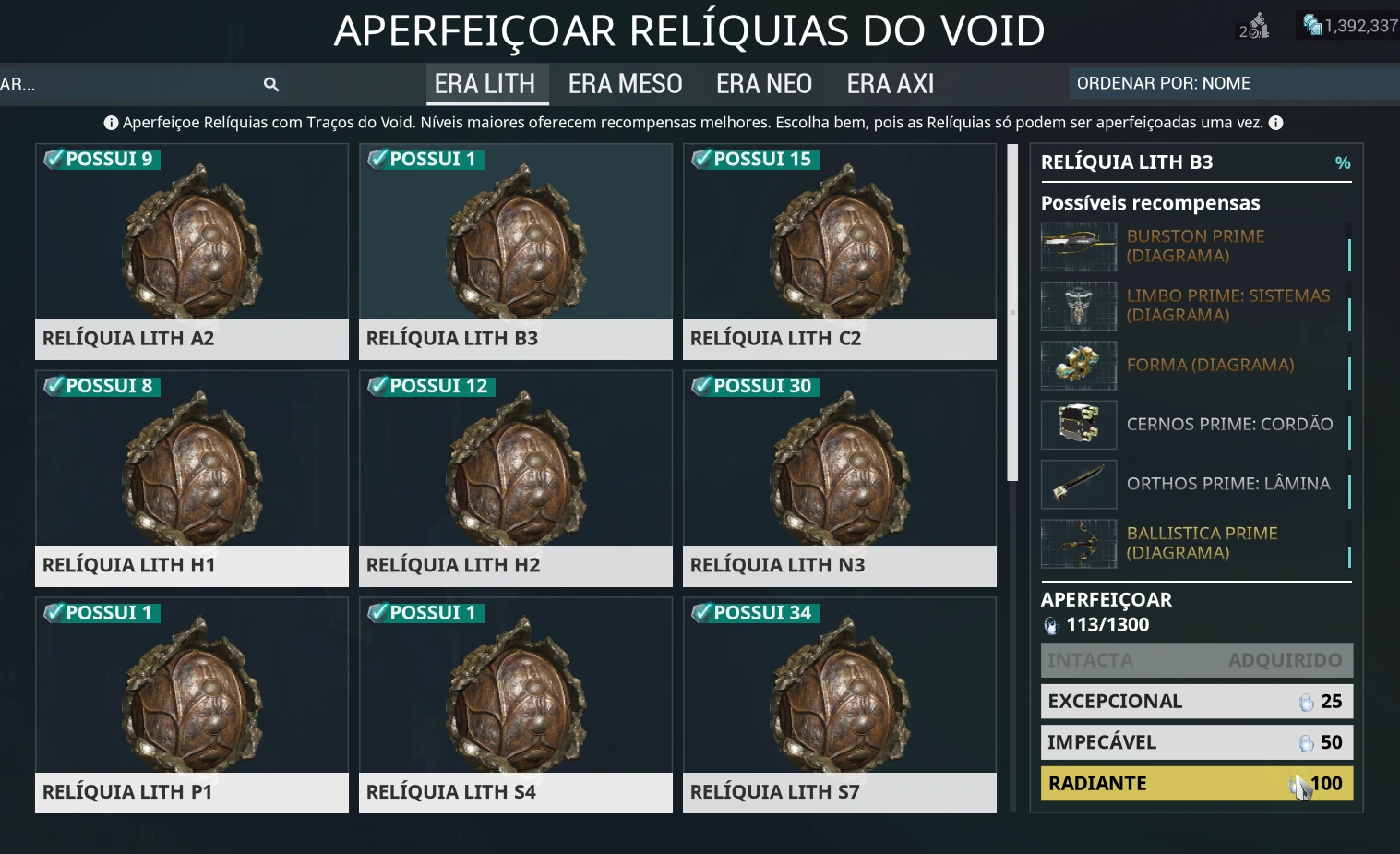Click the search magnifier icon
This screenshot has height=854, width=1400.
click(x=270, y=84)
